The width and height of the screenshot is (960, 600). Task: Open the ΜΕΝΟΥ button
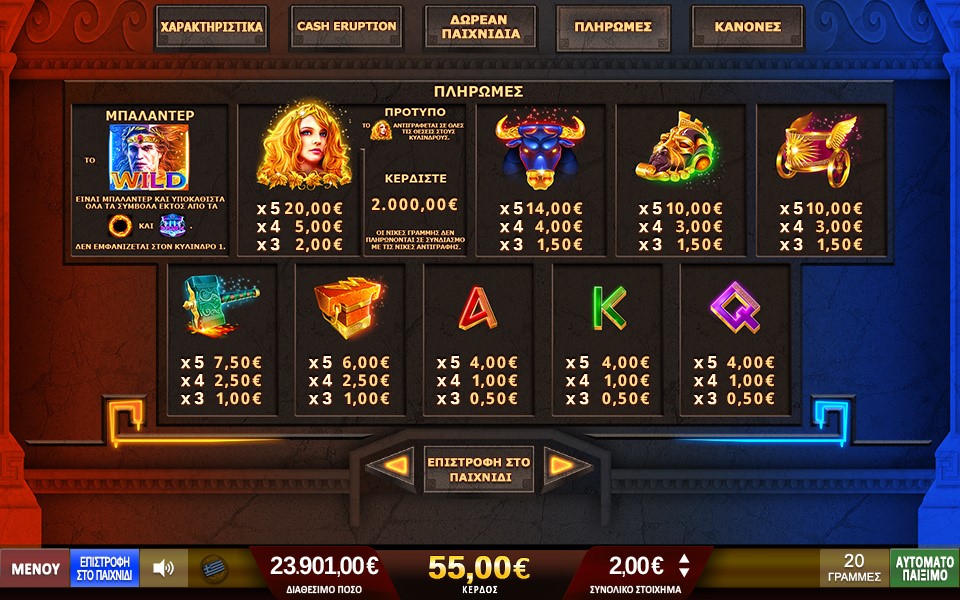pyautogui.click(x=35, y=569)
